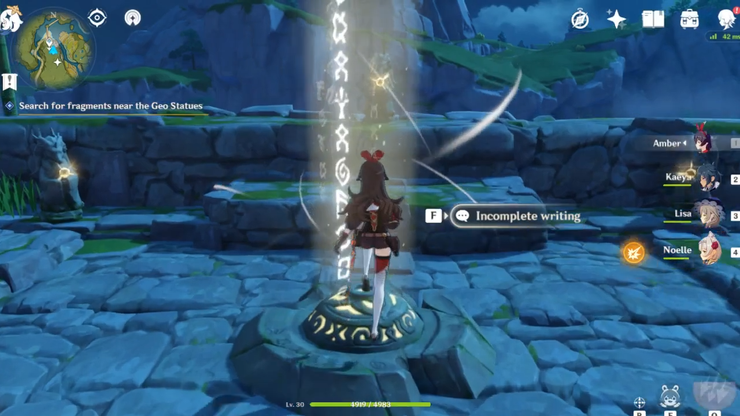Open the Wish four-pointed star icon
This screenshot has width=740, height=416.
616,20
